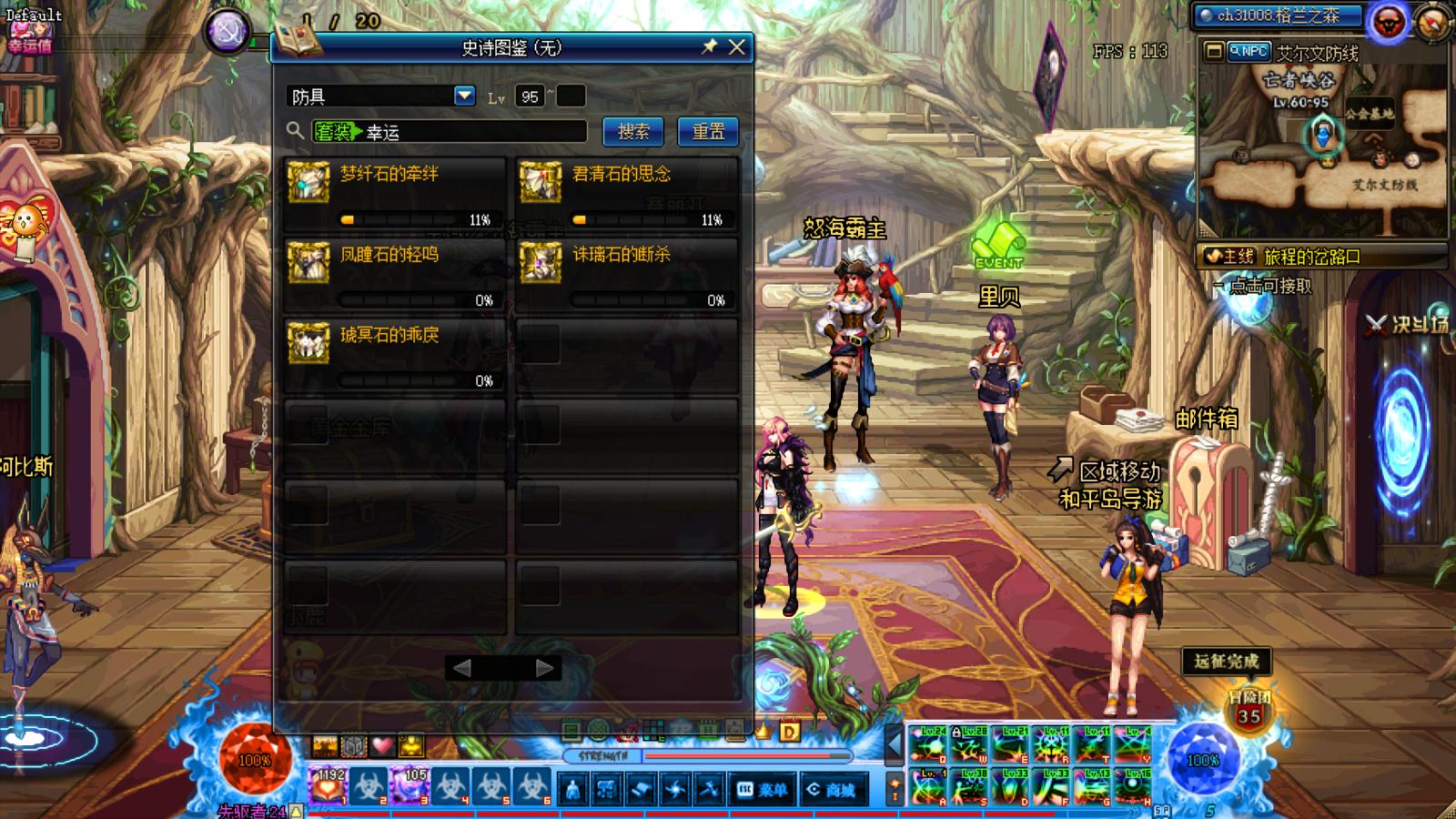The width and height of the screenshot is (1456, 819).
Task: Open the 商城 shop button
Action: [832, 790]
